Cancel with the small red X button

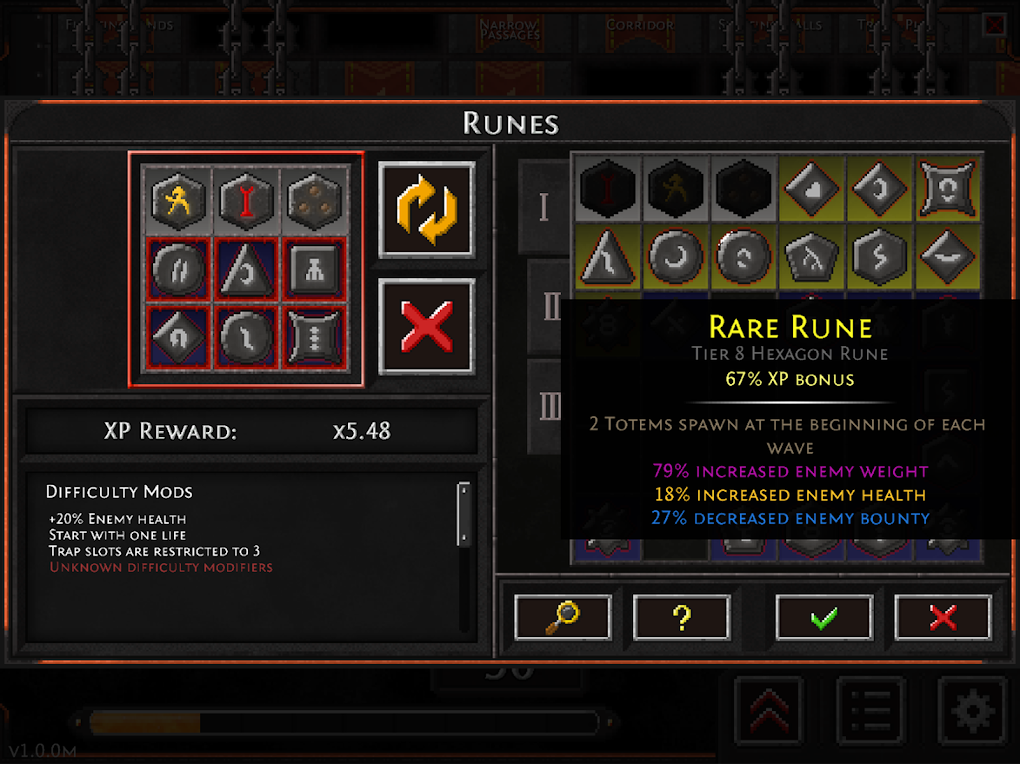tap(942, 617)
